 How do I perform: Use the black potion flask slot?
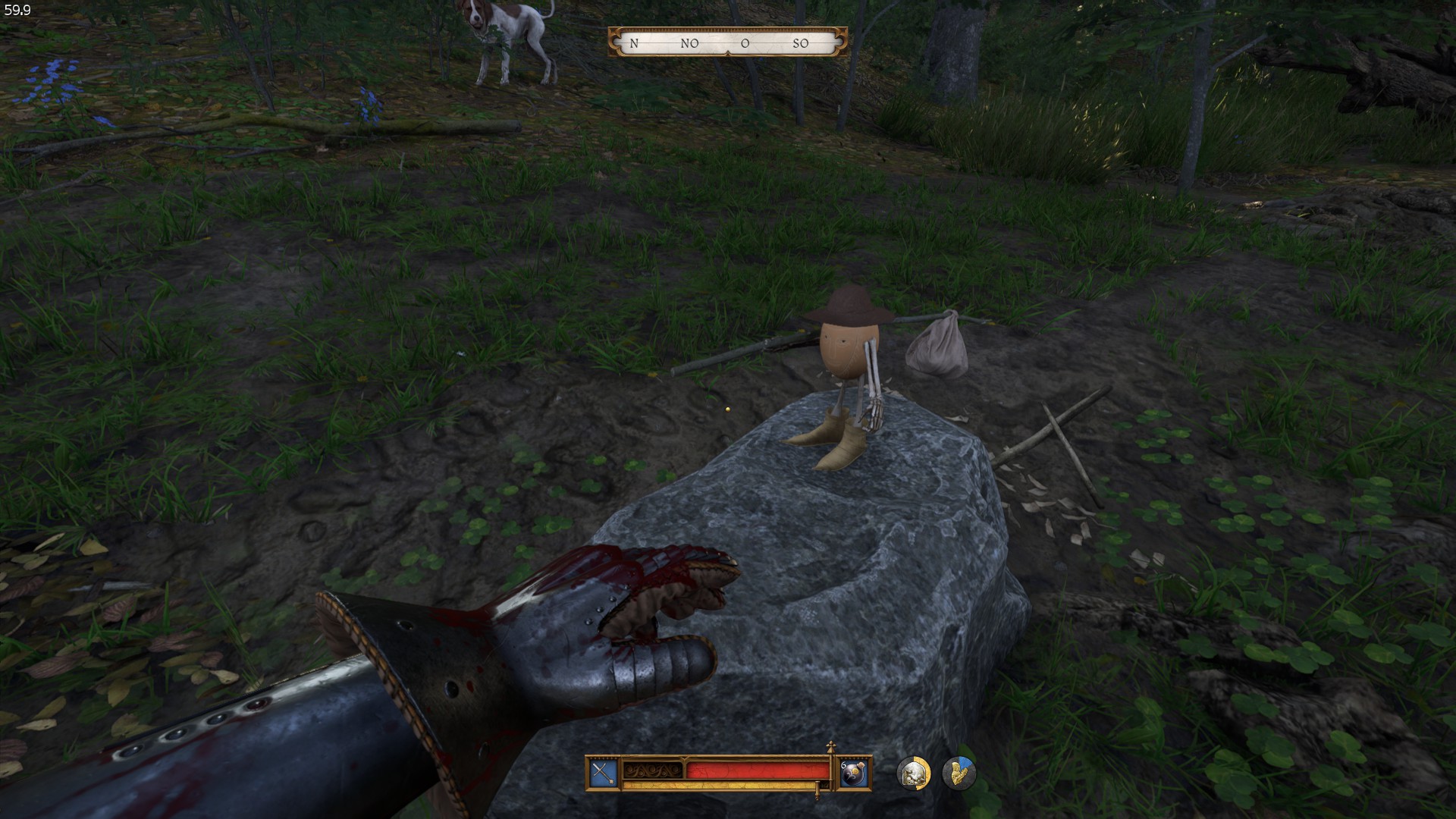coord(852,773)
